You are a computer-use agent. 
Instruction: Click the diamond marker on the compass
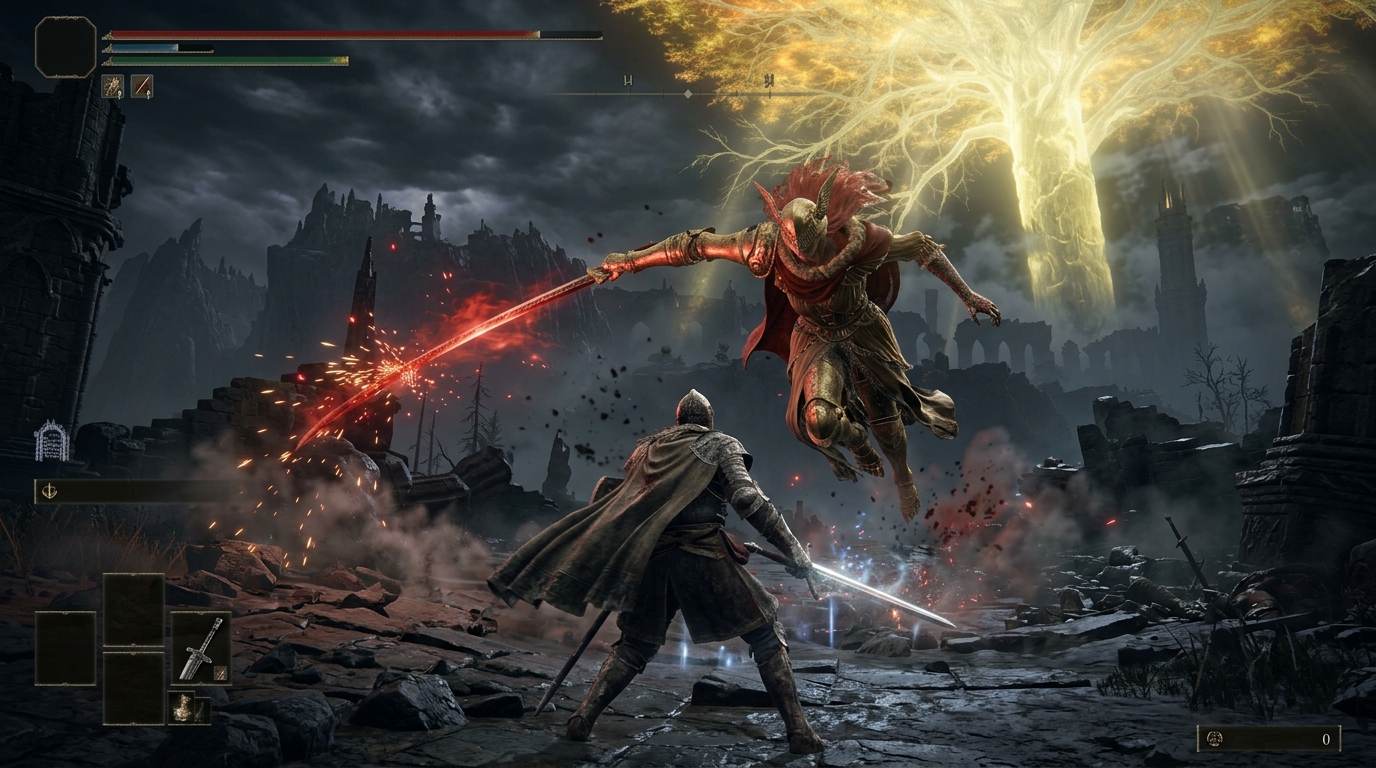(x=688, y=94)
